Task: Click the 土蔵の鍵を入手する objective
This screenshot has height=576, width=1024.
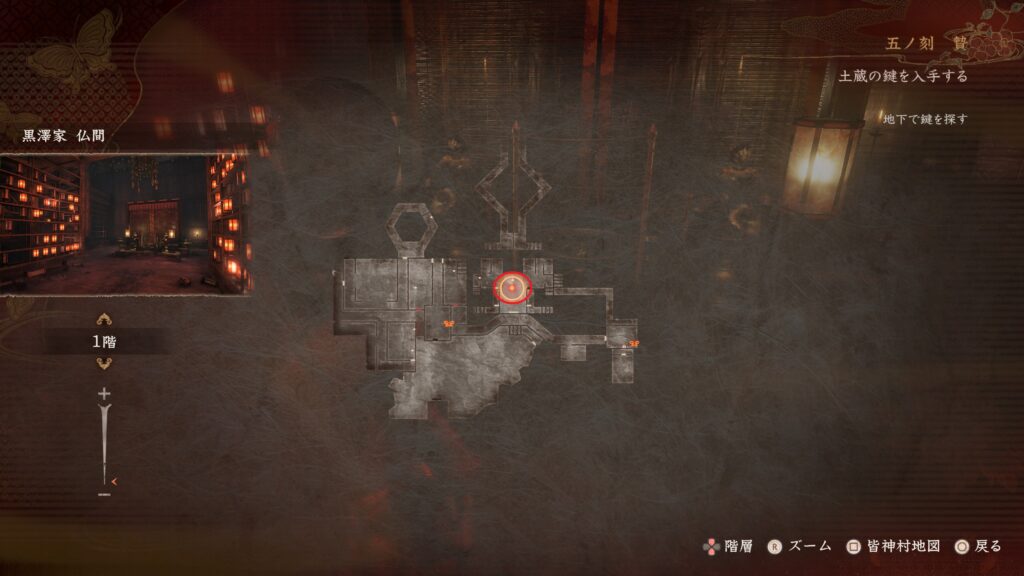Action: pos(902,76)
